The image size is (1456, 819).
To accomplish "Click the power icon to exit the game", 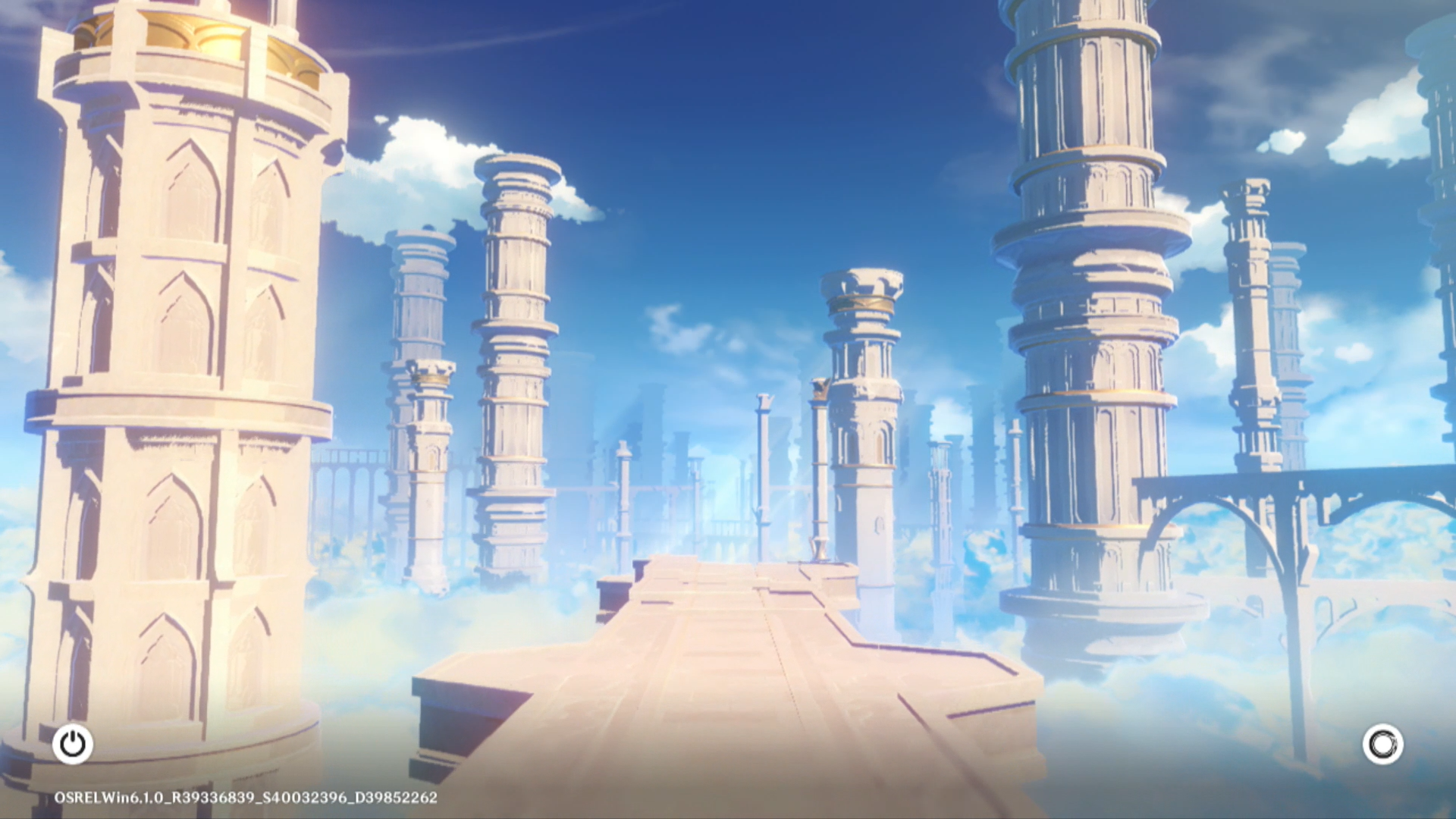I will [73, 744].
